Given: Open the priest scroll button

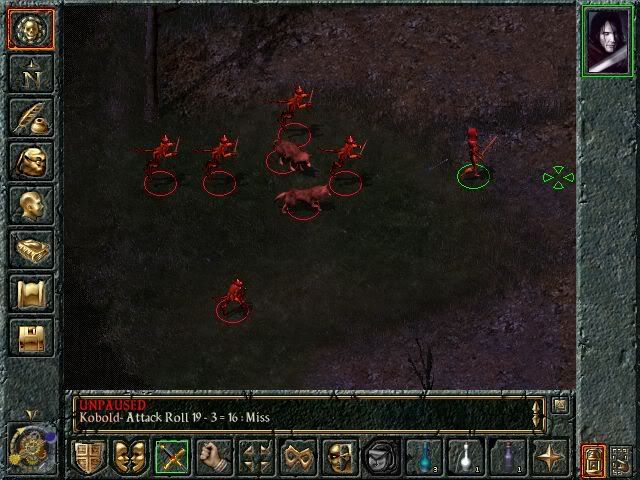Looking at the screenshot, I should (x=29, y=294).
